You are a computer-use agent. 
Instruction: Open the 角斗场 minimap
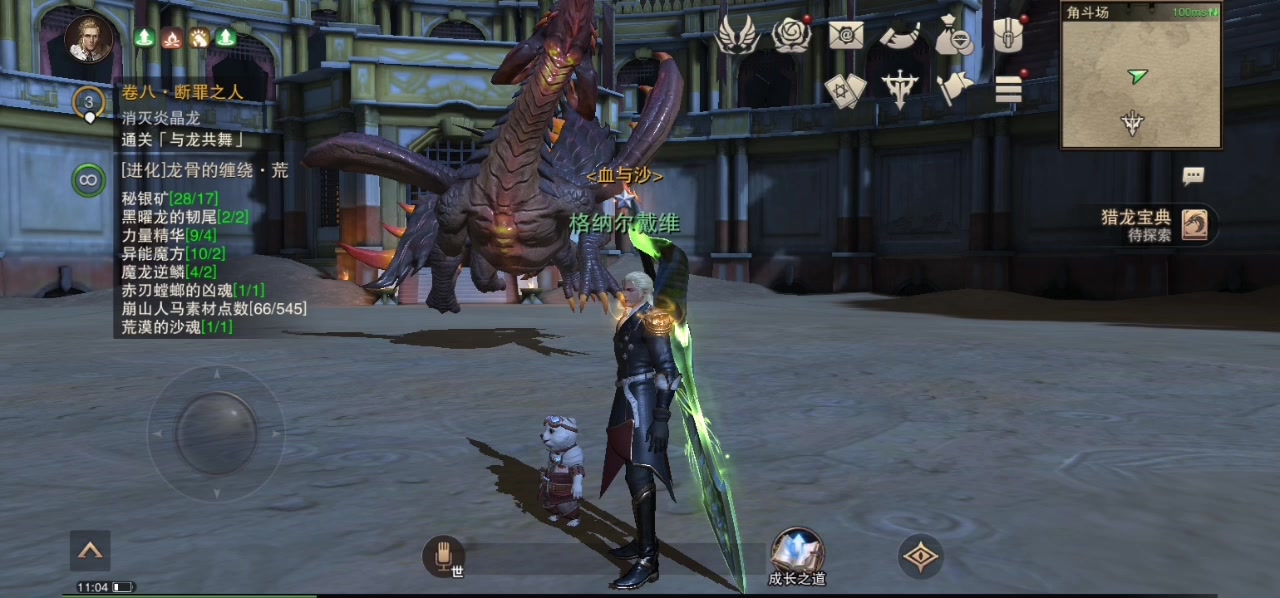tap(1141, 76)
